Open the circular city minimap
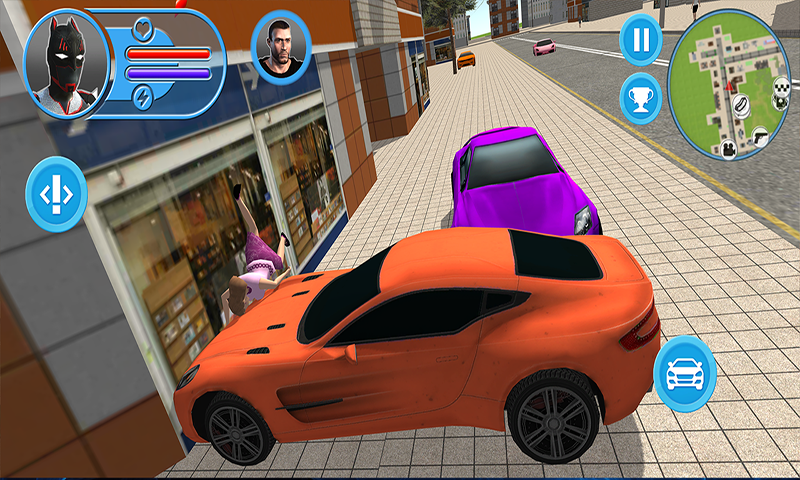This screenshot has width=800, height=480. pos(728,85)
